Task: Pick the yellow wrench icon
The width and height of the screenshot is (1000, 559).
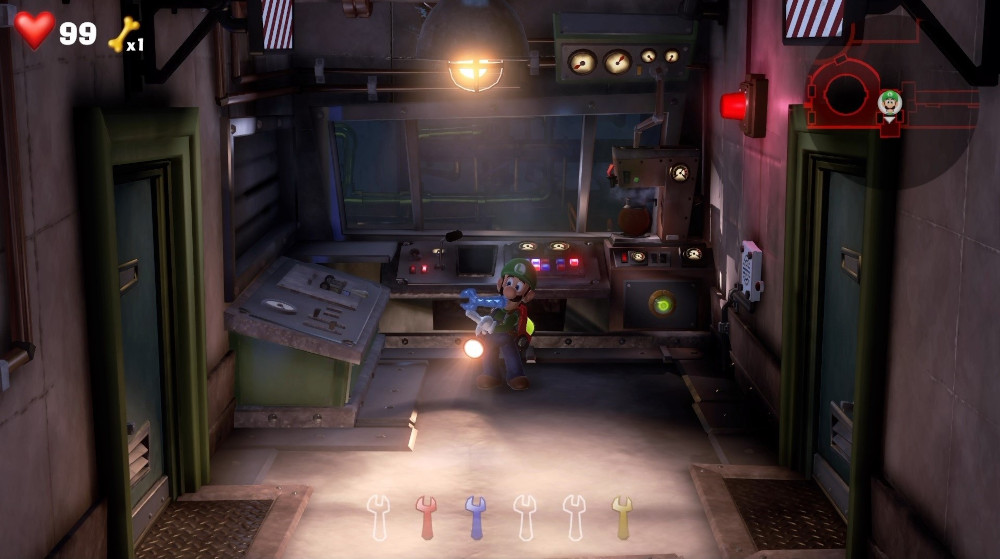Action: tap(622, 517)
